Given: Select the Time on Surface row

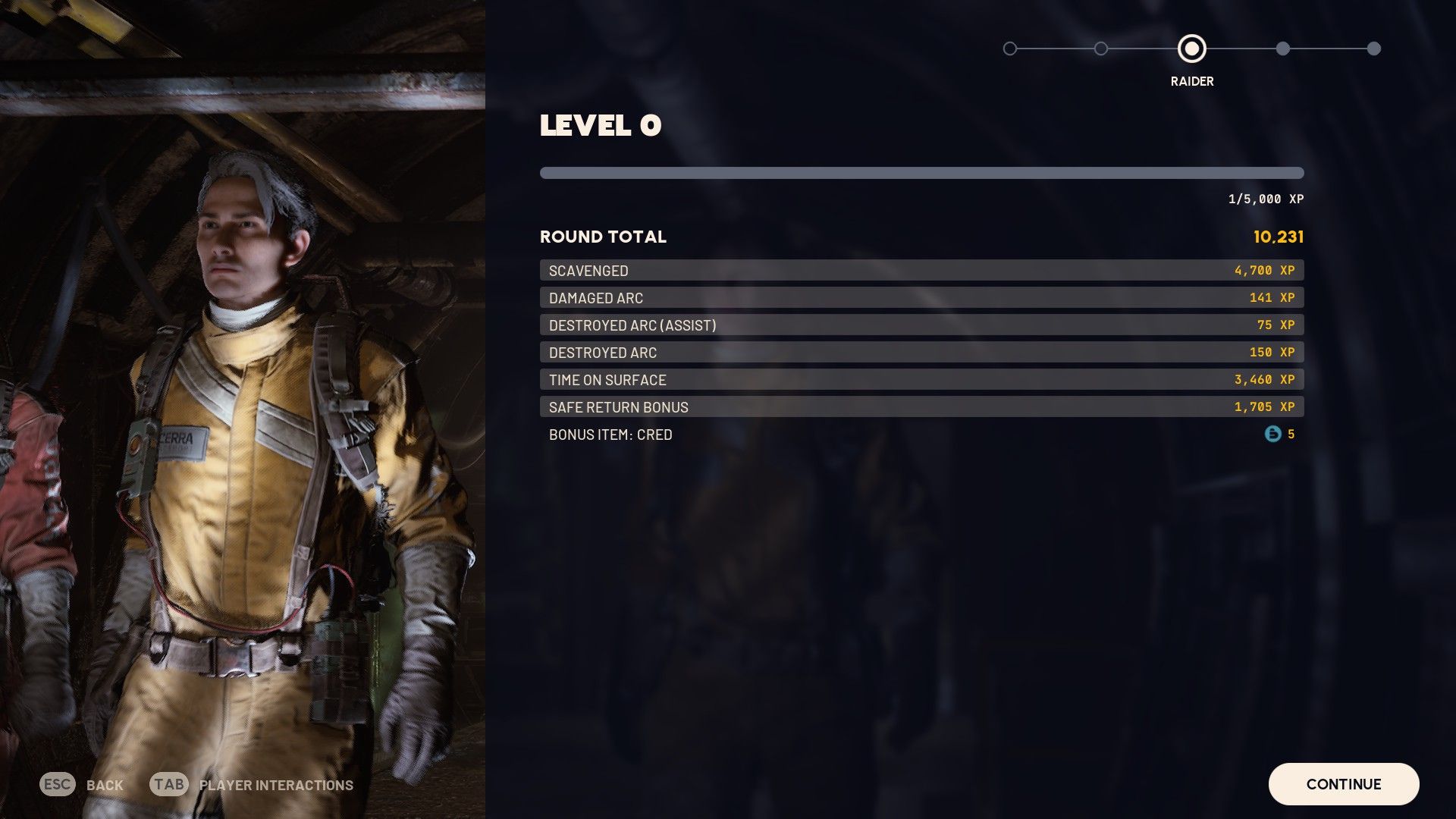Looking at the screenshot, I should point(921,379).
